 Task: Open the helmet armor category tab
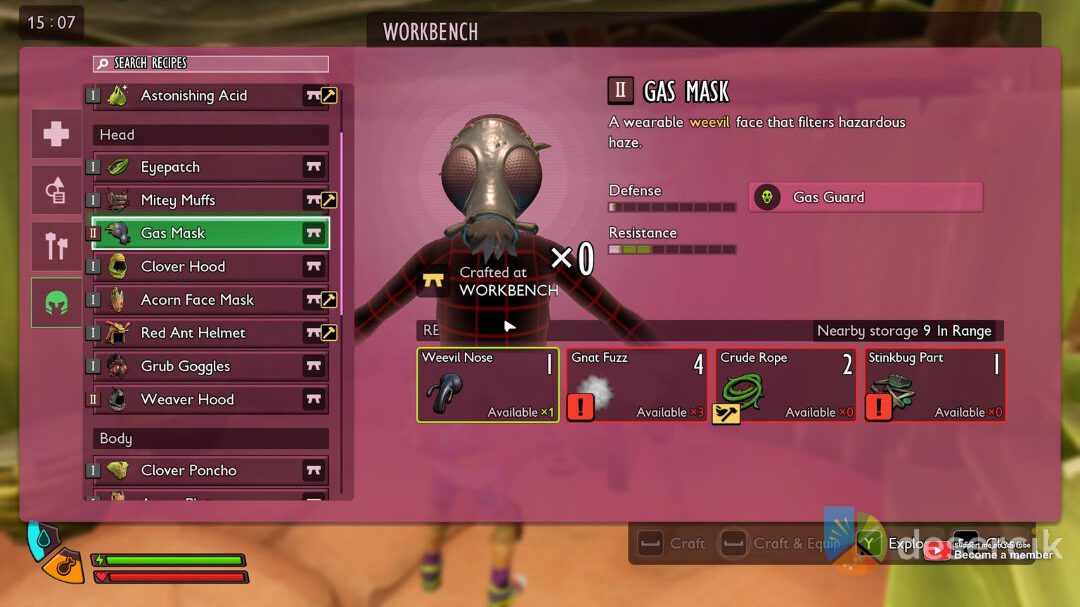56,302
